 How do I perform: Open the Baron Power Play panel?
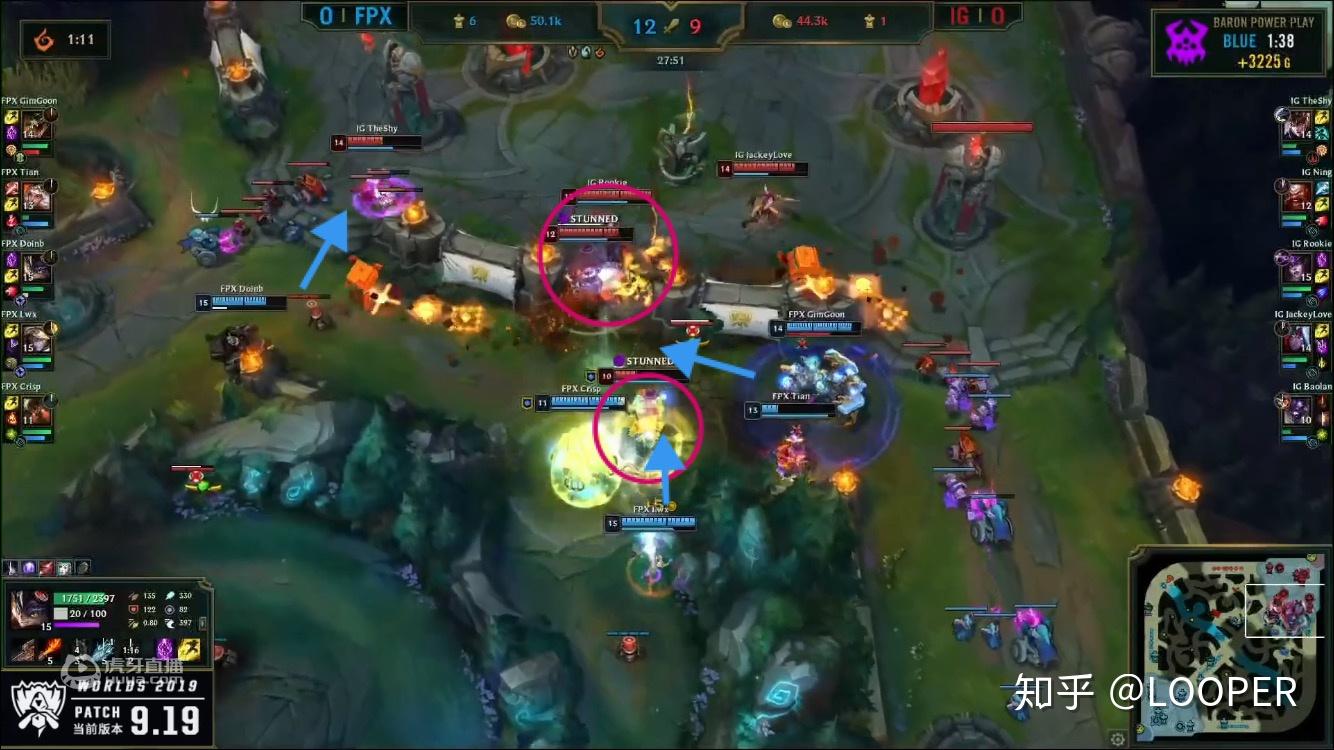(1240, 40)
